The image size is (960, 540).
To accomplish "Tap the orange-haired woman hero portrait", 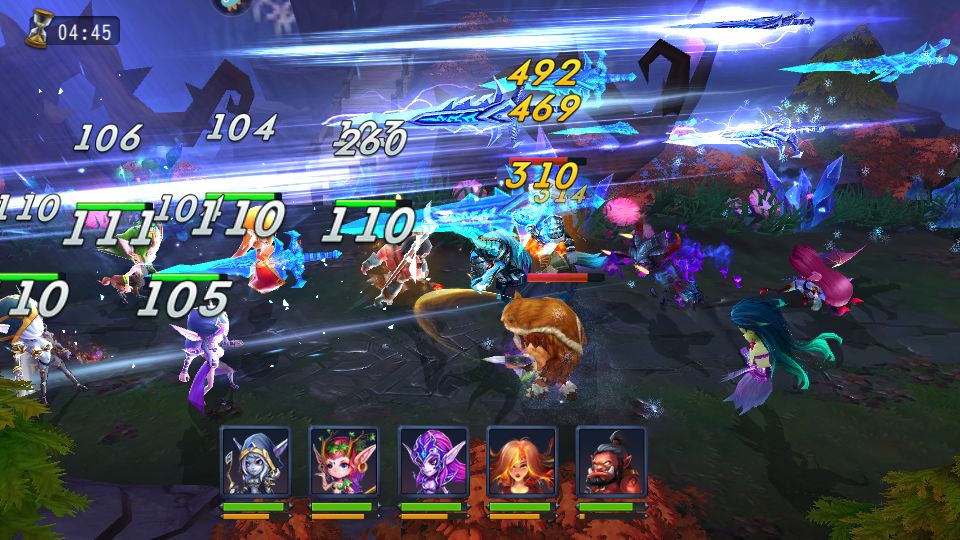I will [x=521, y=462].
